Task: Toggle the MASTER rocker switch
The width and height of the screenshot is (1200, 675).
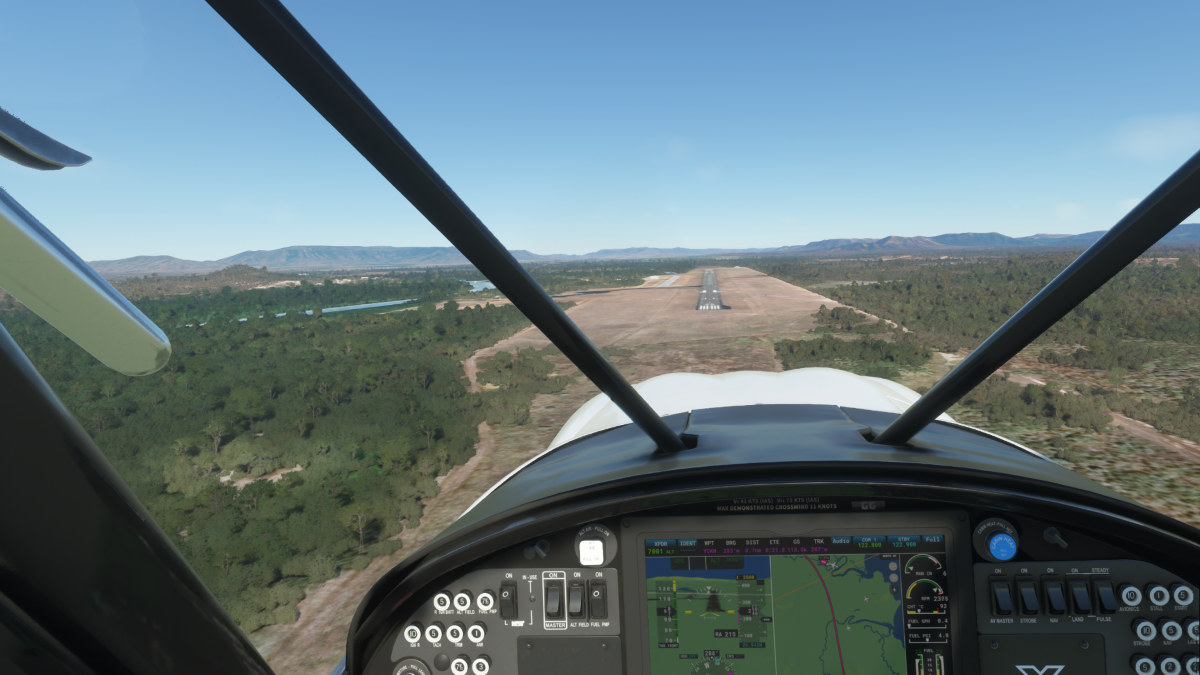Action: pos(553,599)
